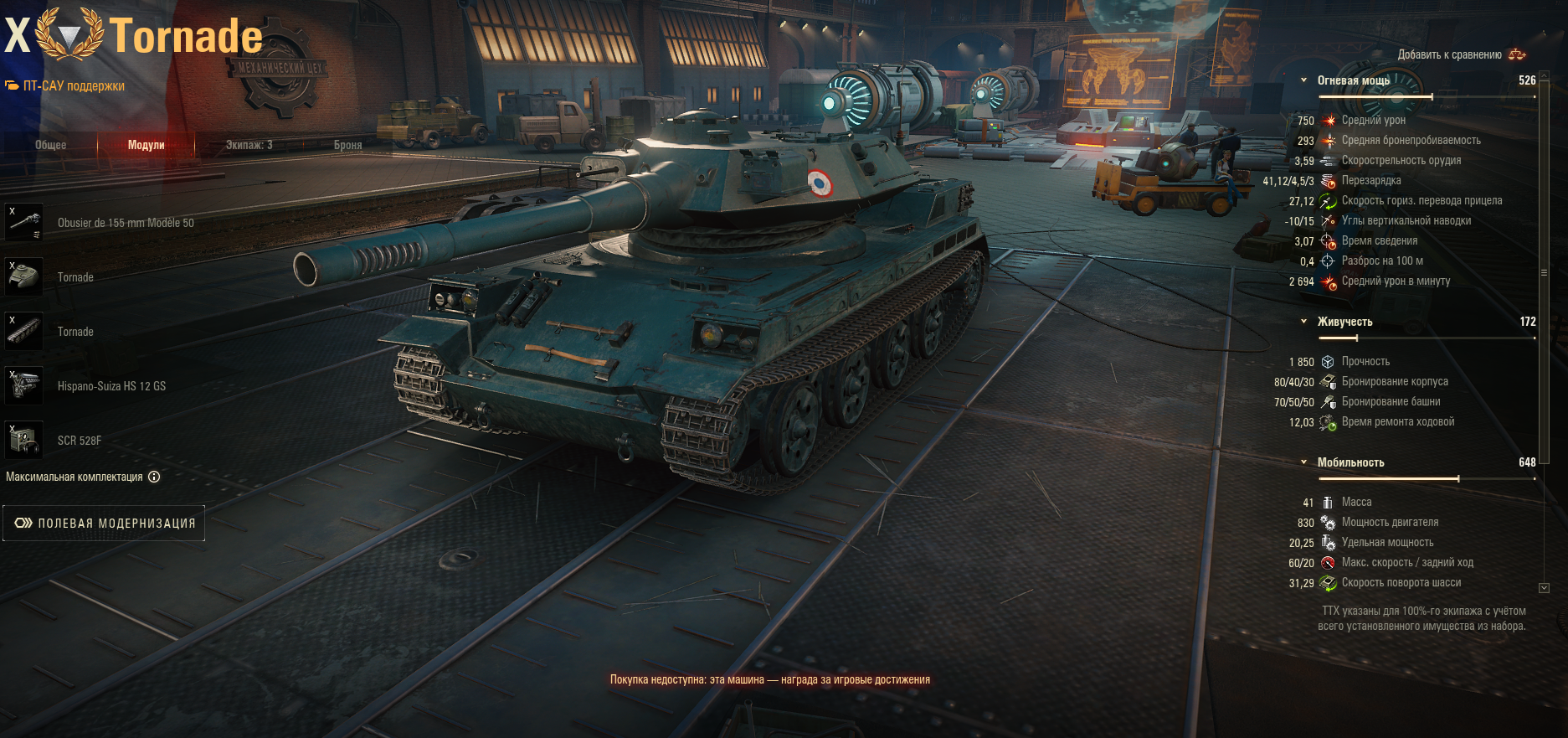Select the Tornade tracks module icon
The image size is (1568, 738).
click(24, 332)
